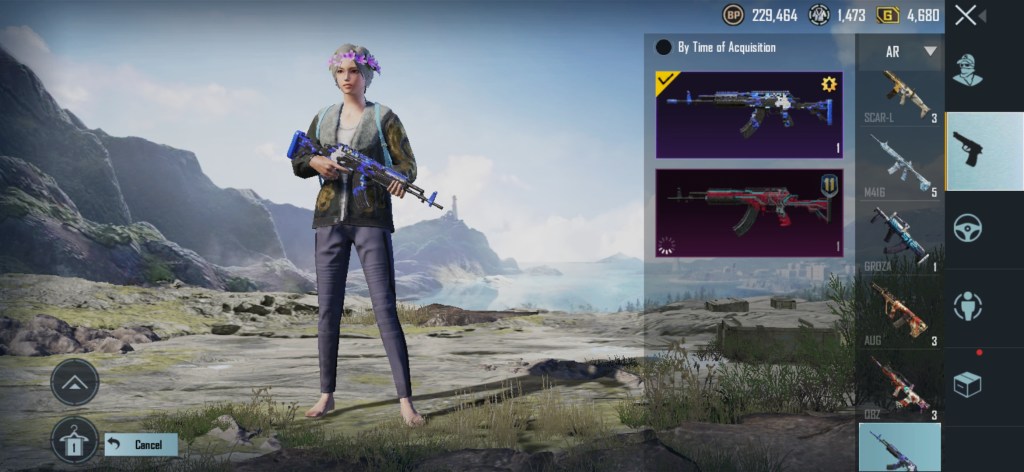Close the inventory with the X button
Screen dimensions: 1024x472
pyautogui.click(x=966, y=15)
